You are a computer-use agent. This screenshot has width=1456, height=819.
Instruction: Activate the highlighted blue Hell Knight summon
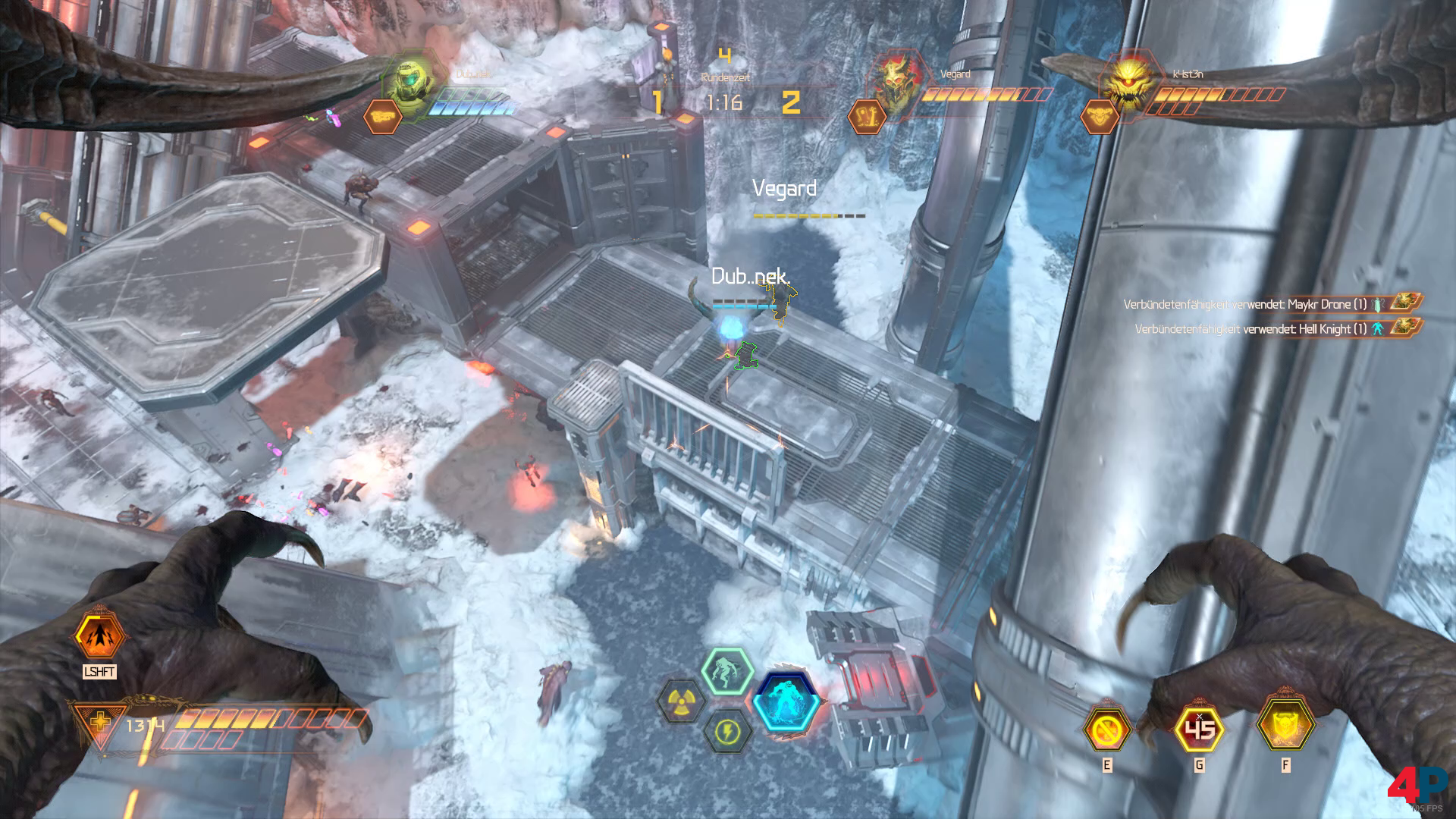(x=788, y=701)
